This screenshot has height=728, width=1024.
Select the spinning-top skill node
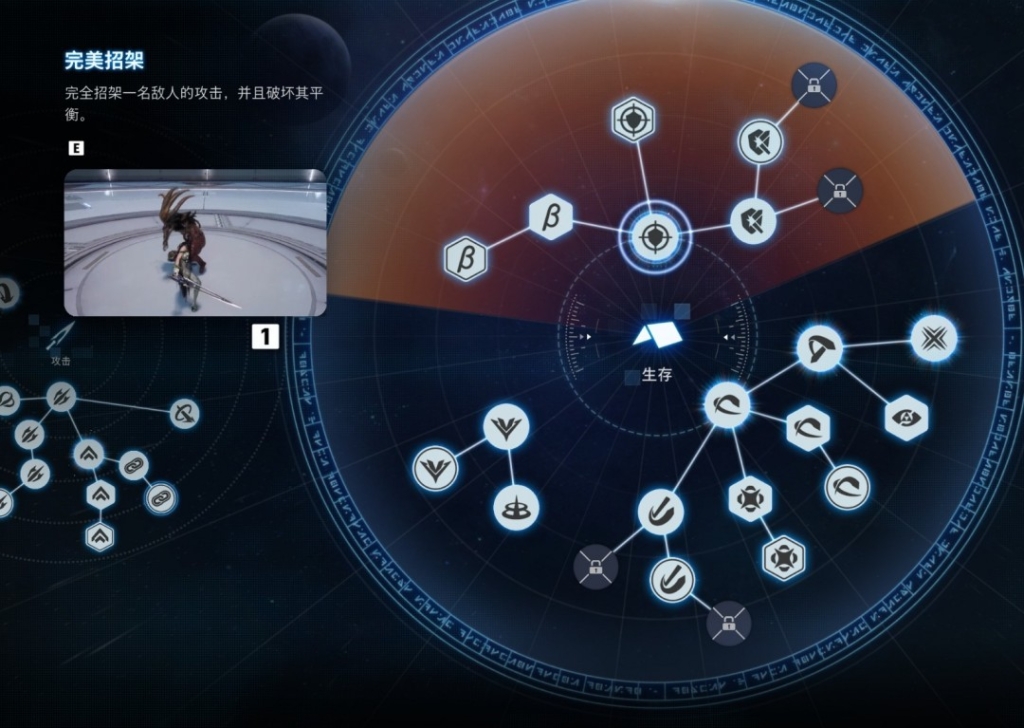(x=517, y=507)
